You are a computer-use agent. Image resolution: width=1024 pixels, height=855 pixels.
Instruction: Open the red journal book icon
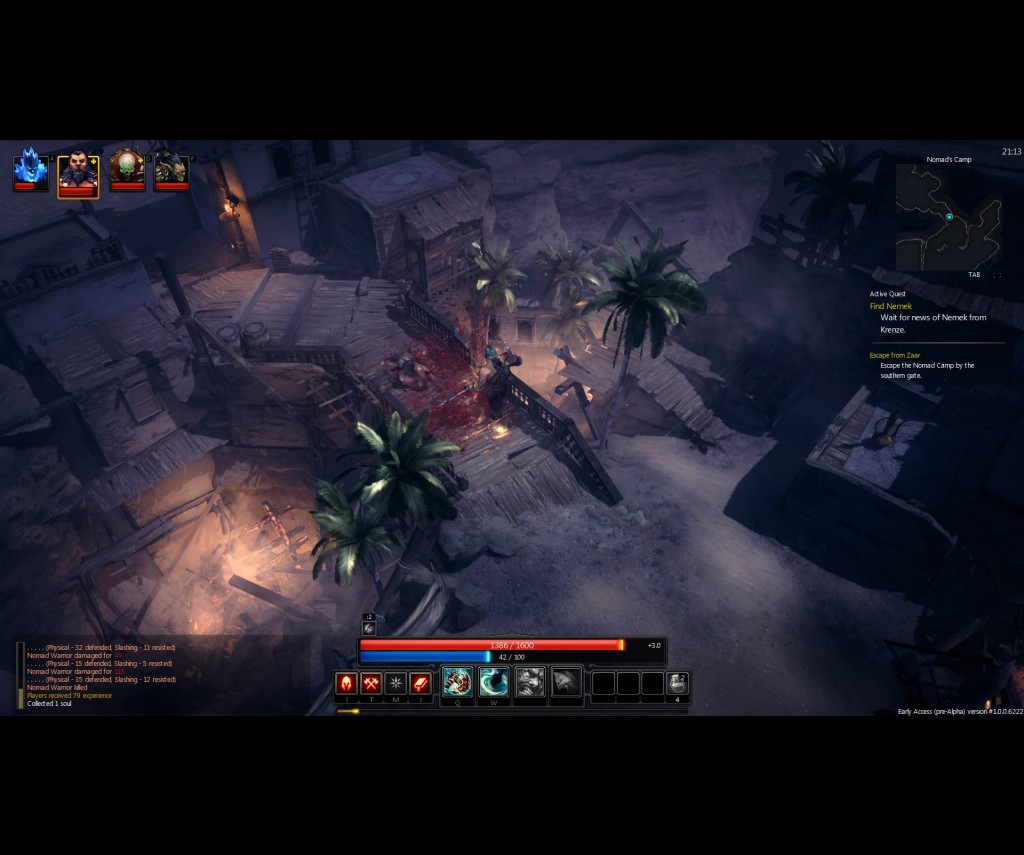(x=420, y=683)
